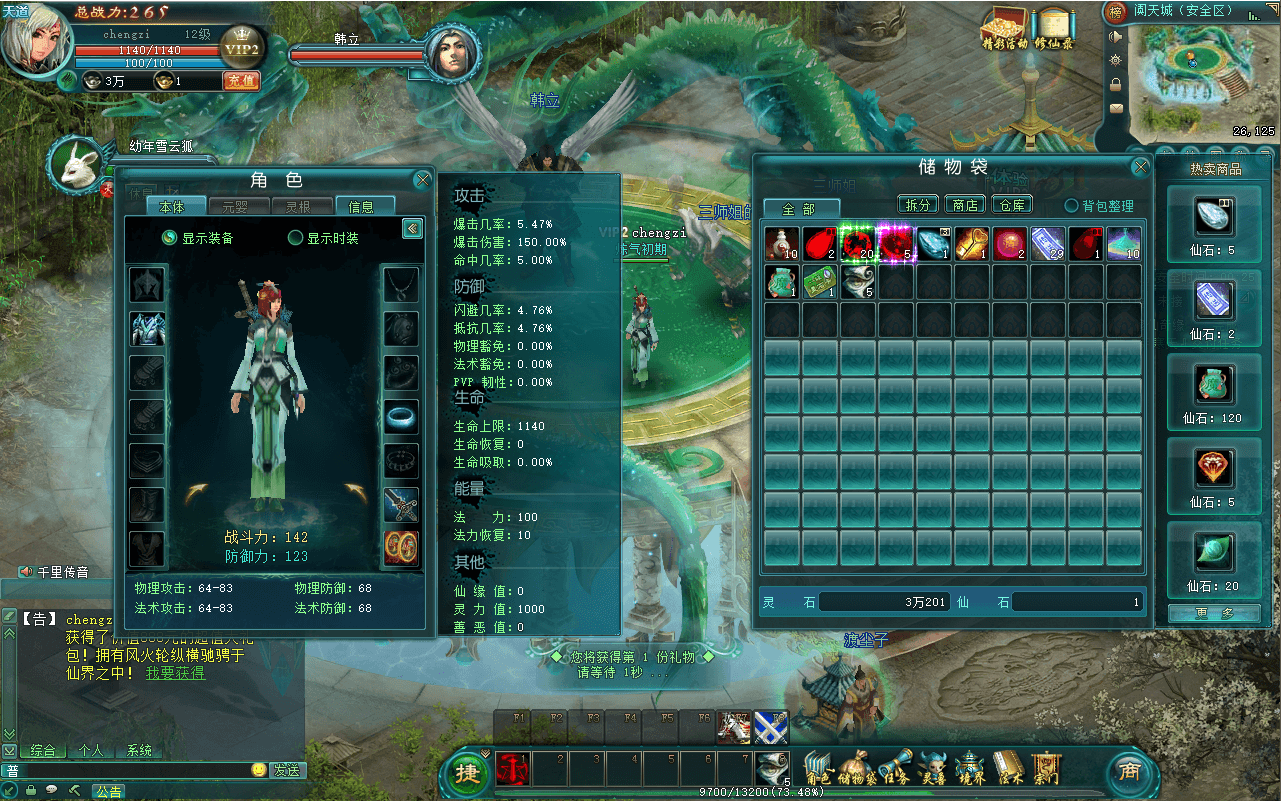This screenshot has width=1281, height=801.
Task: Switch chat to the 系统 tab
Action: click(139, 750)
